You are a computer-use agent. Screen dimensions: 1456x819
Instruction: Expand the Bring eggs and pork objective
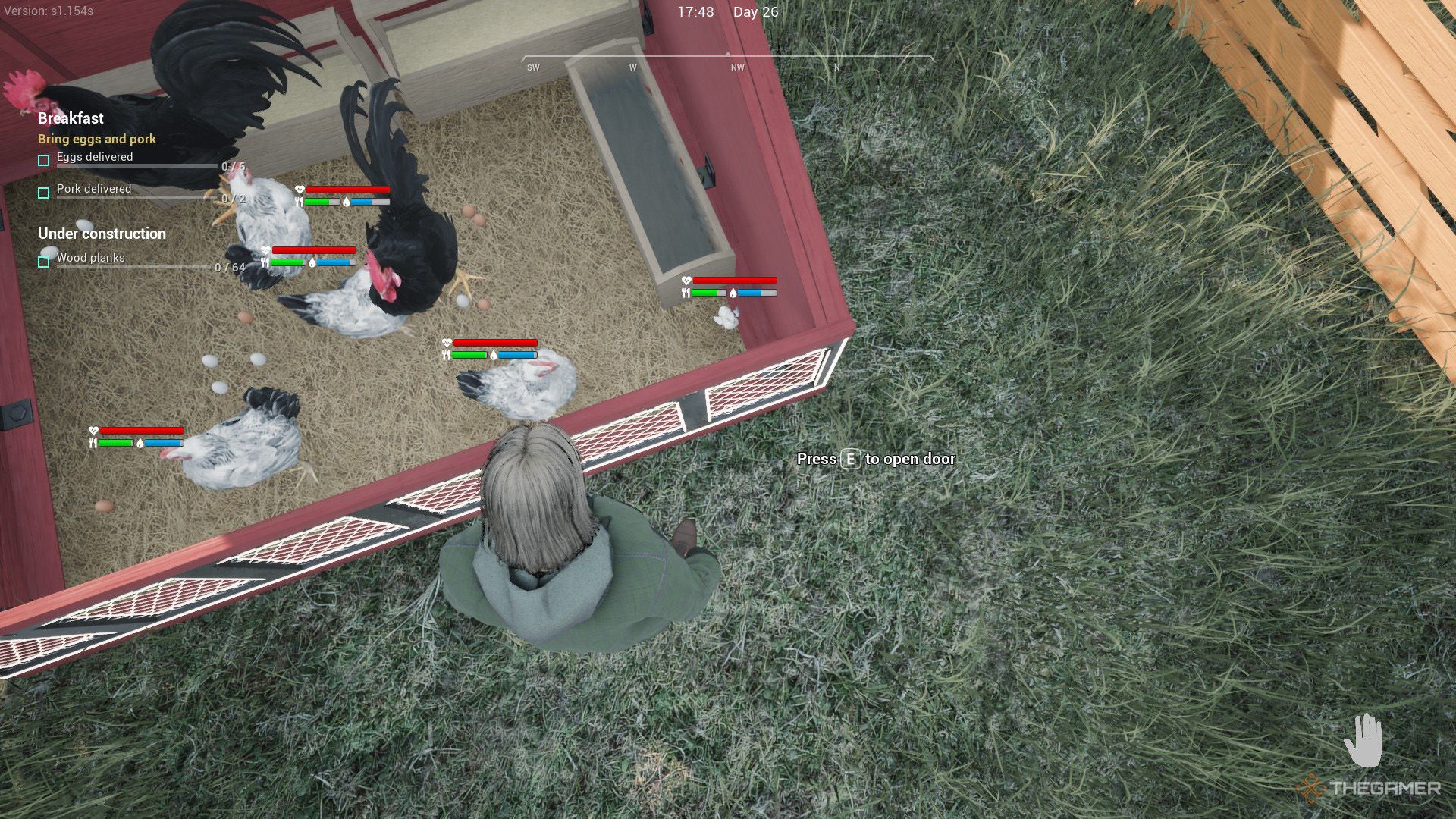tap(96, 139)
